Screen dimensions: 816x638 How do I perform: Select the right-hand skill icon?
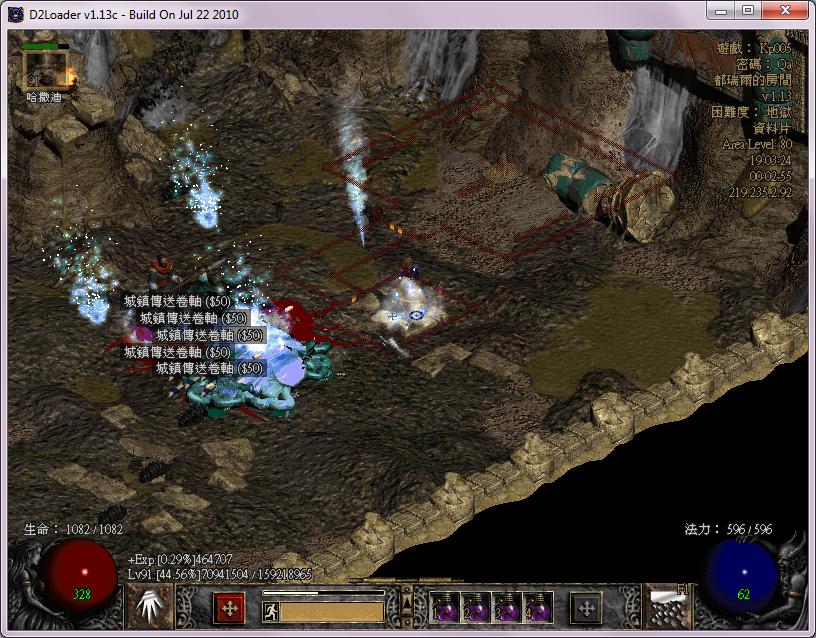[x=665, y=606]
